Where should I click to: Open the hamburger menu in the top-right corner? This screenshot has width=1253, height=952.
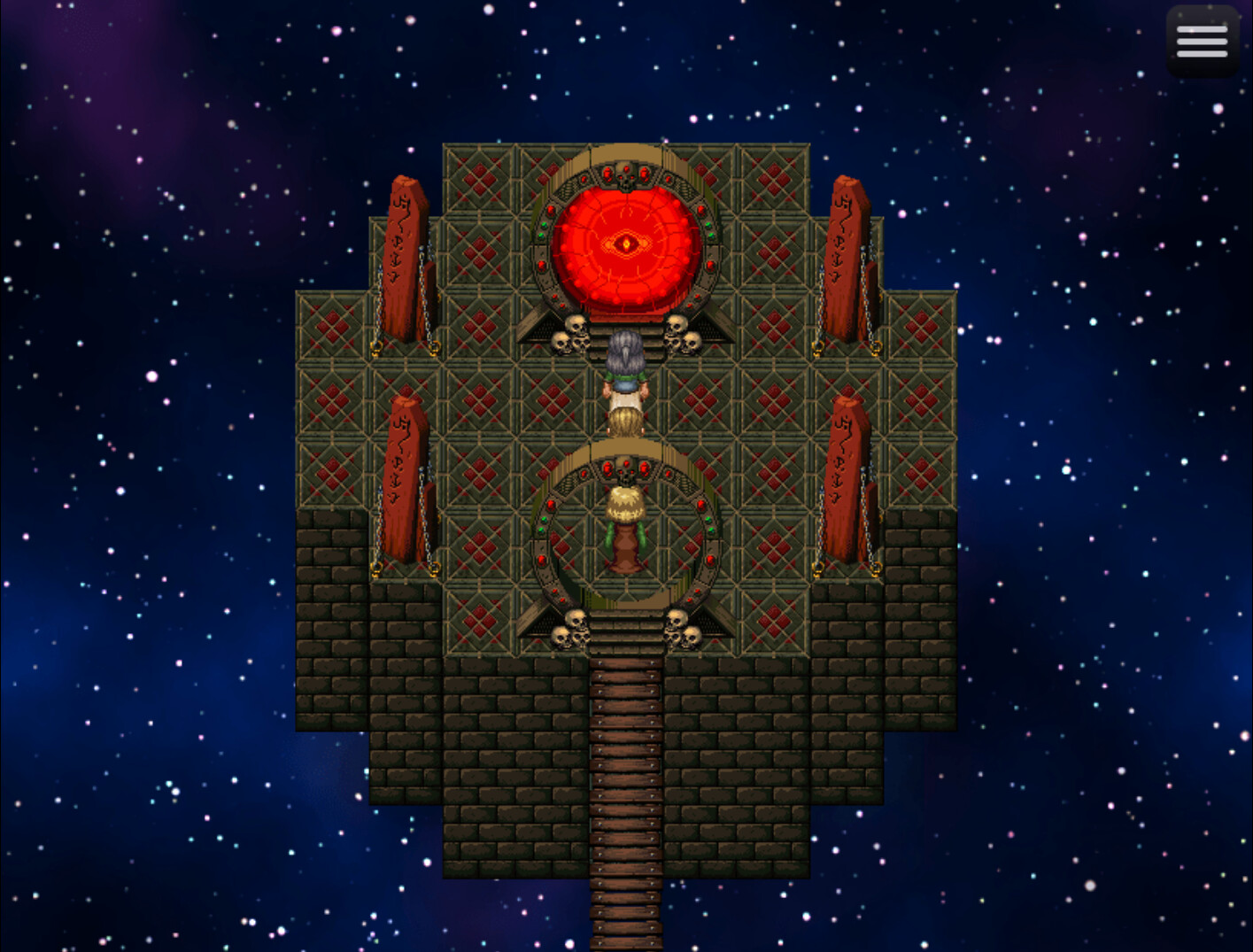tap(1202, 41)
